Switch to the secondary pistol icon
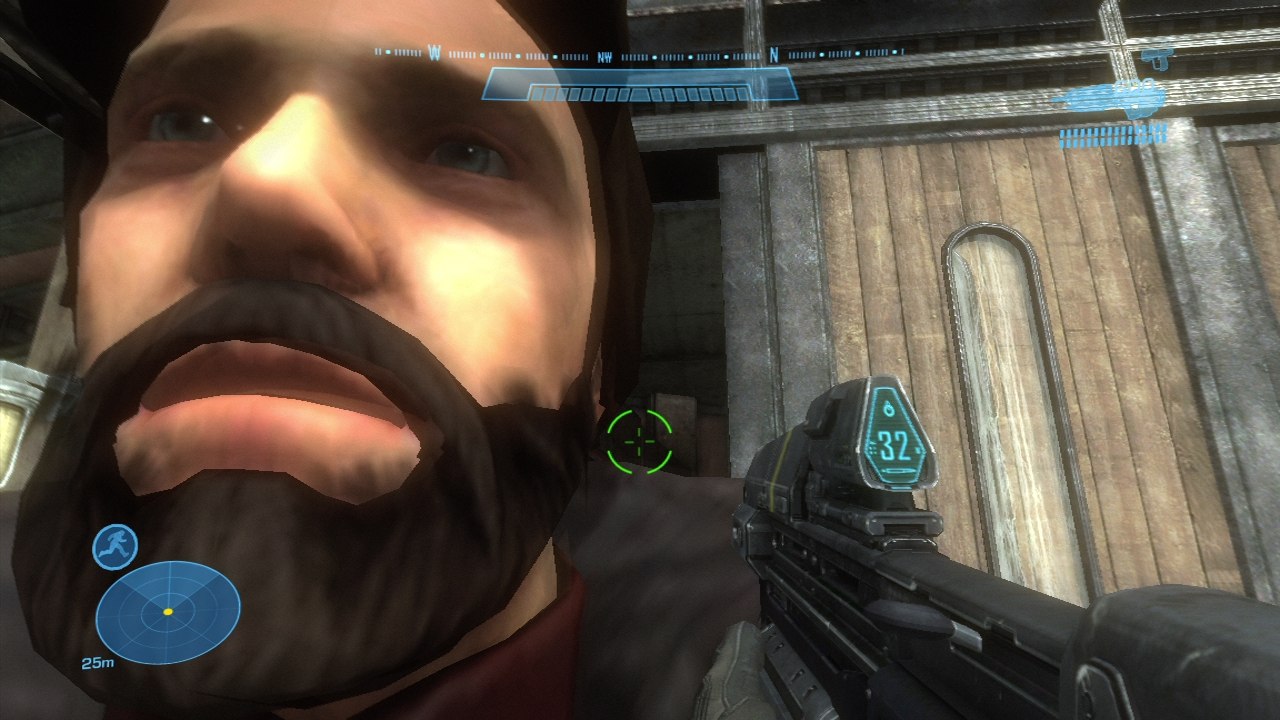This screenshot has width=1280, height=720. tap(1155, 59)
